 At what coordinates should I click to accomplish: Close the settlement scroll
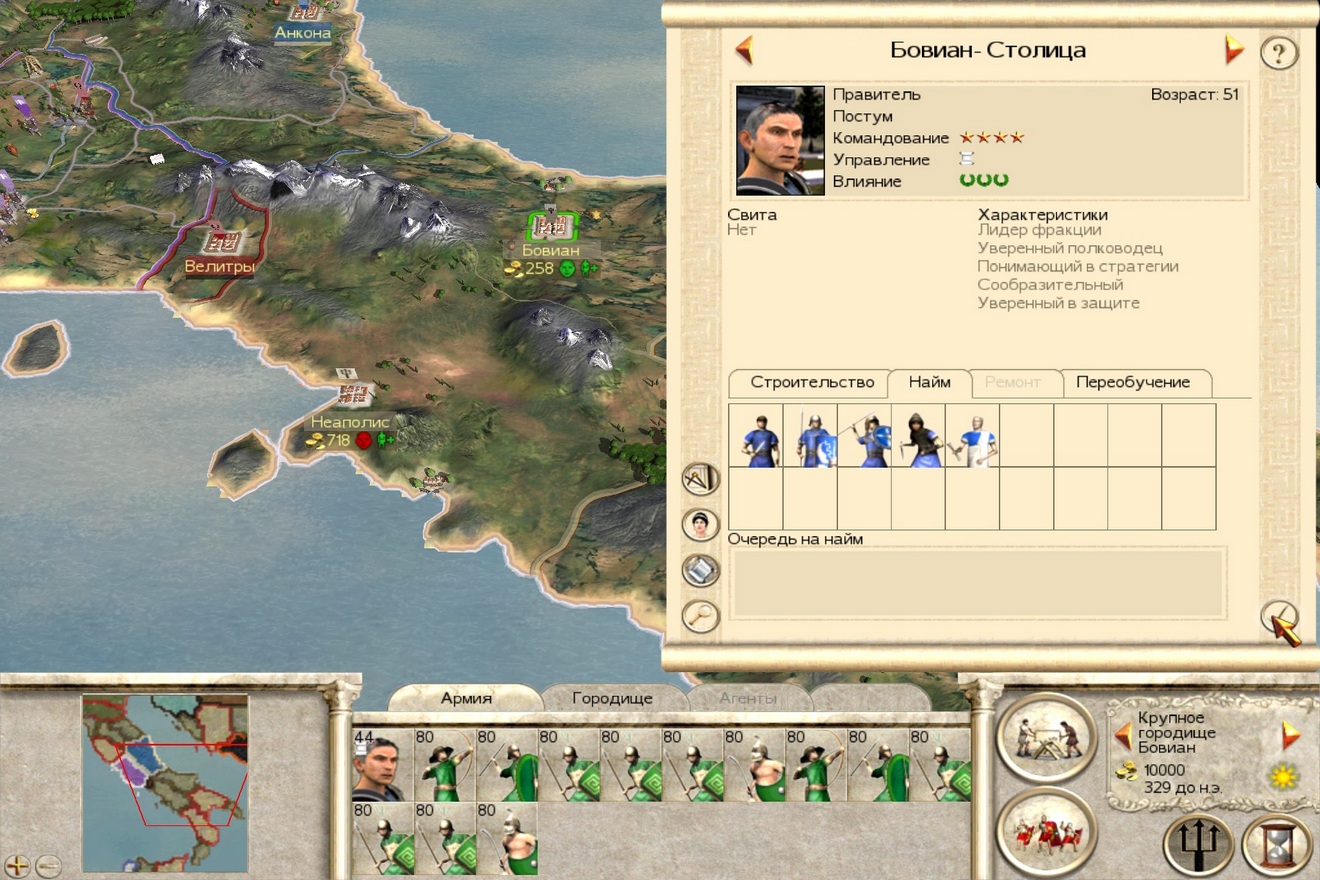(1280, 620)
